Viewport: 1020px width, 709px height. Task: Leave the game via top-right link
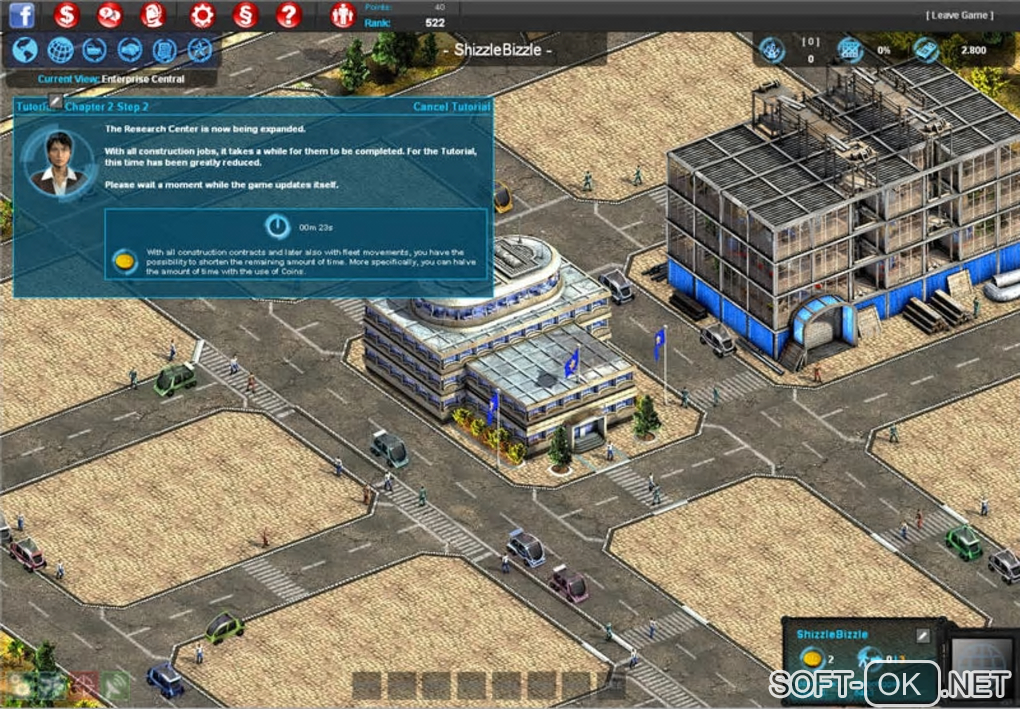[x=959, y=15]
